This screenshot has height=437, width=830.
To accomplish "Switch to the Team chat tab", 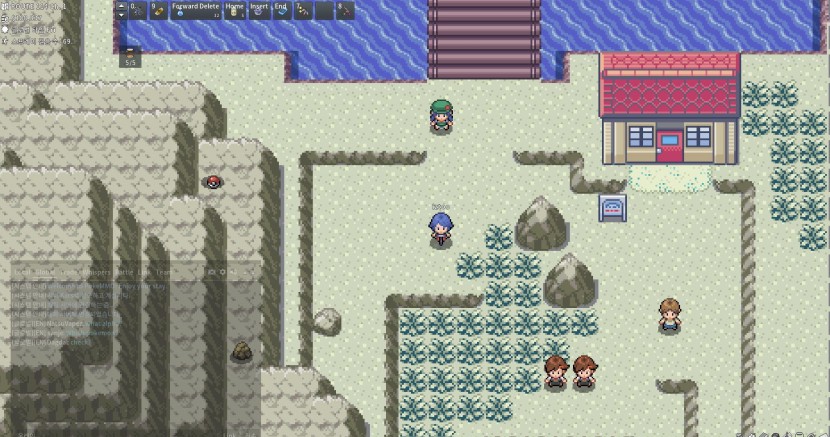I will [163, 272].
